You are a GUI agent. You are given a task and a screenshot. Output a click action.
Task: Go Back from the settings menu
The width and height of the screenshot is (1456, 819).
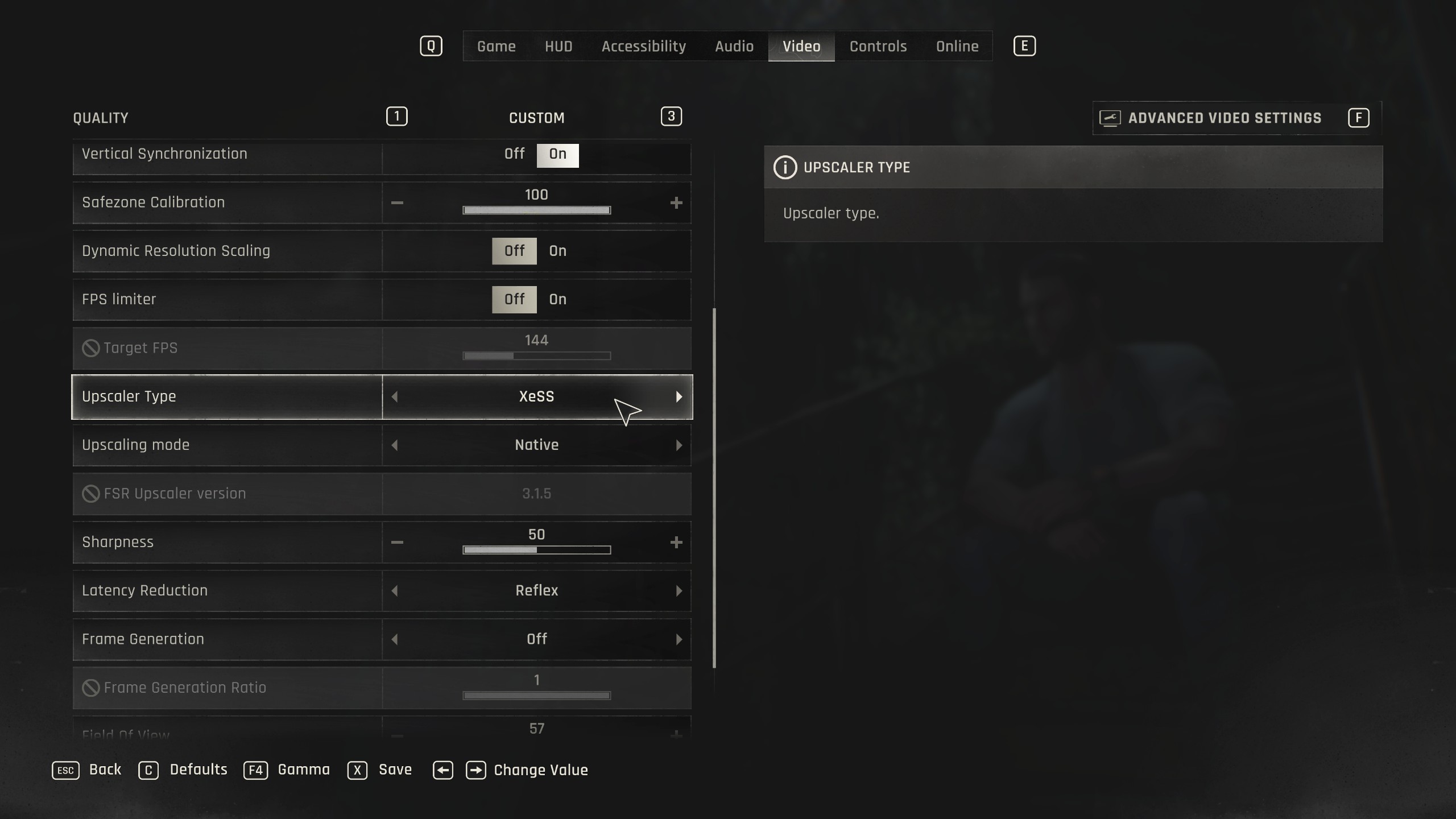click(105, 770)
